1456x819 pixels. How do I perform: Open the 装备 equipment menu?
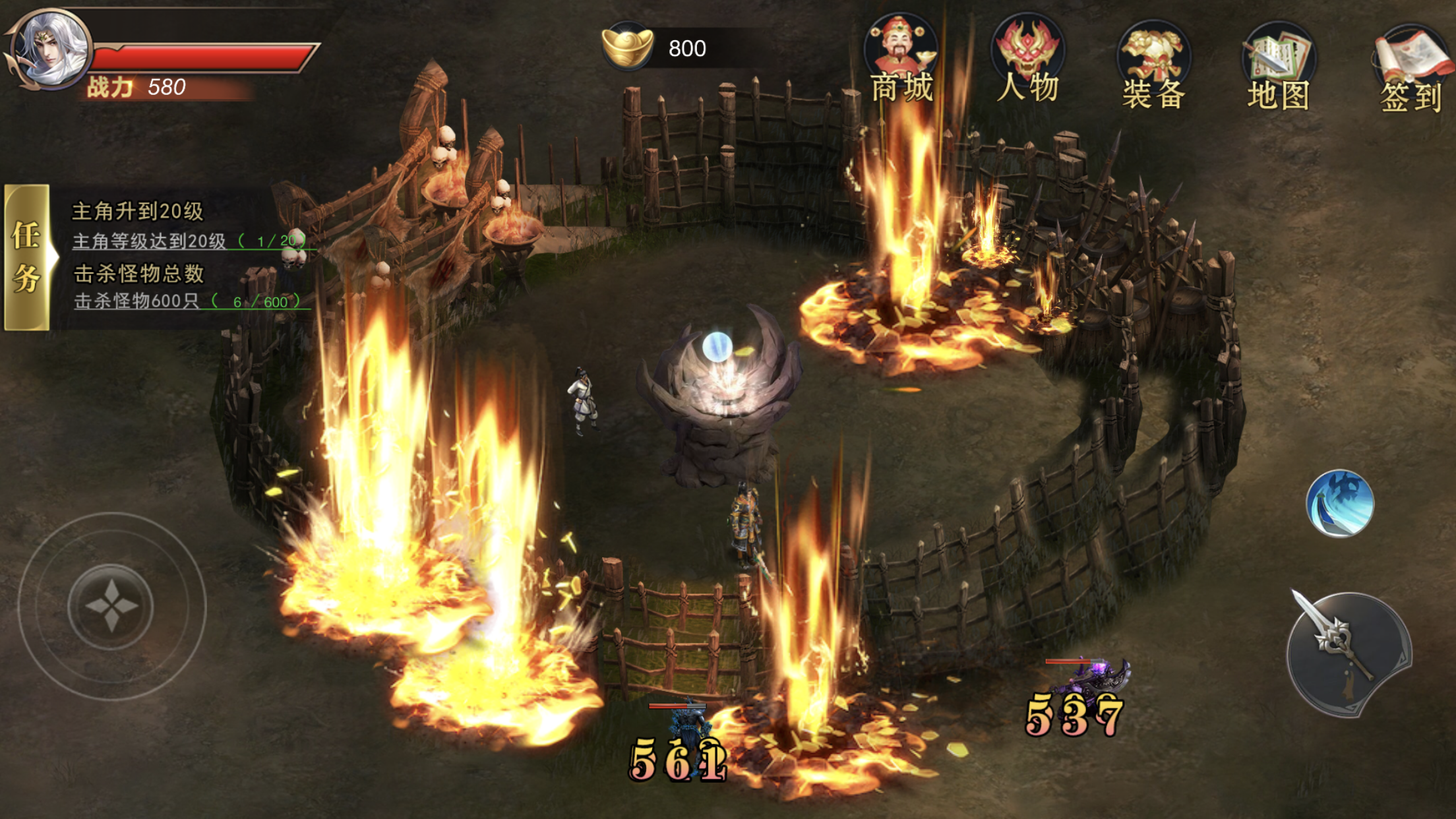pos(1154,65)
